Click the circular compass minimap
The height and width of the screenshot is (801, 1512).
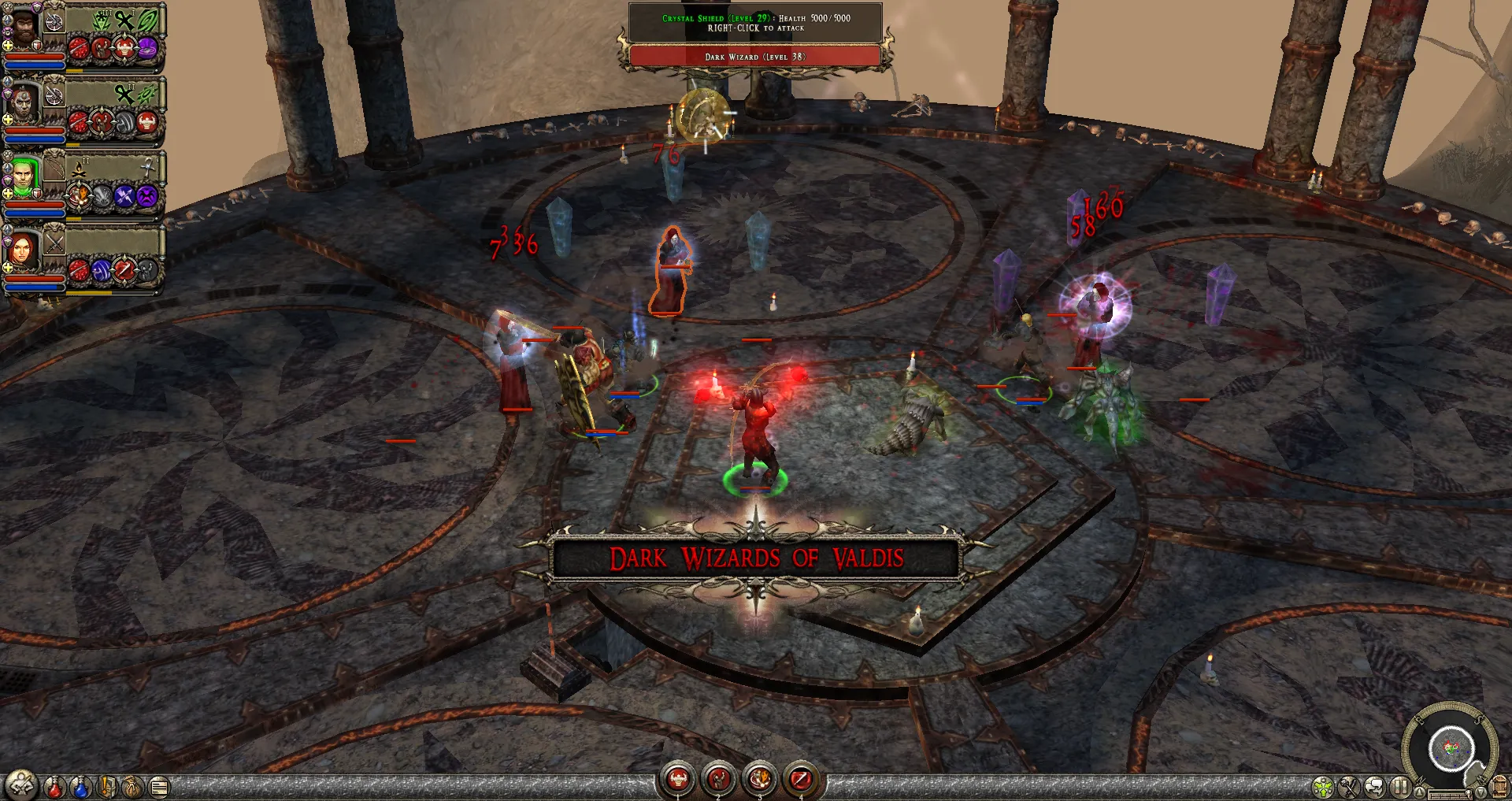pyautogui.click(x=1450, y=747)
